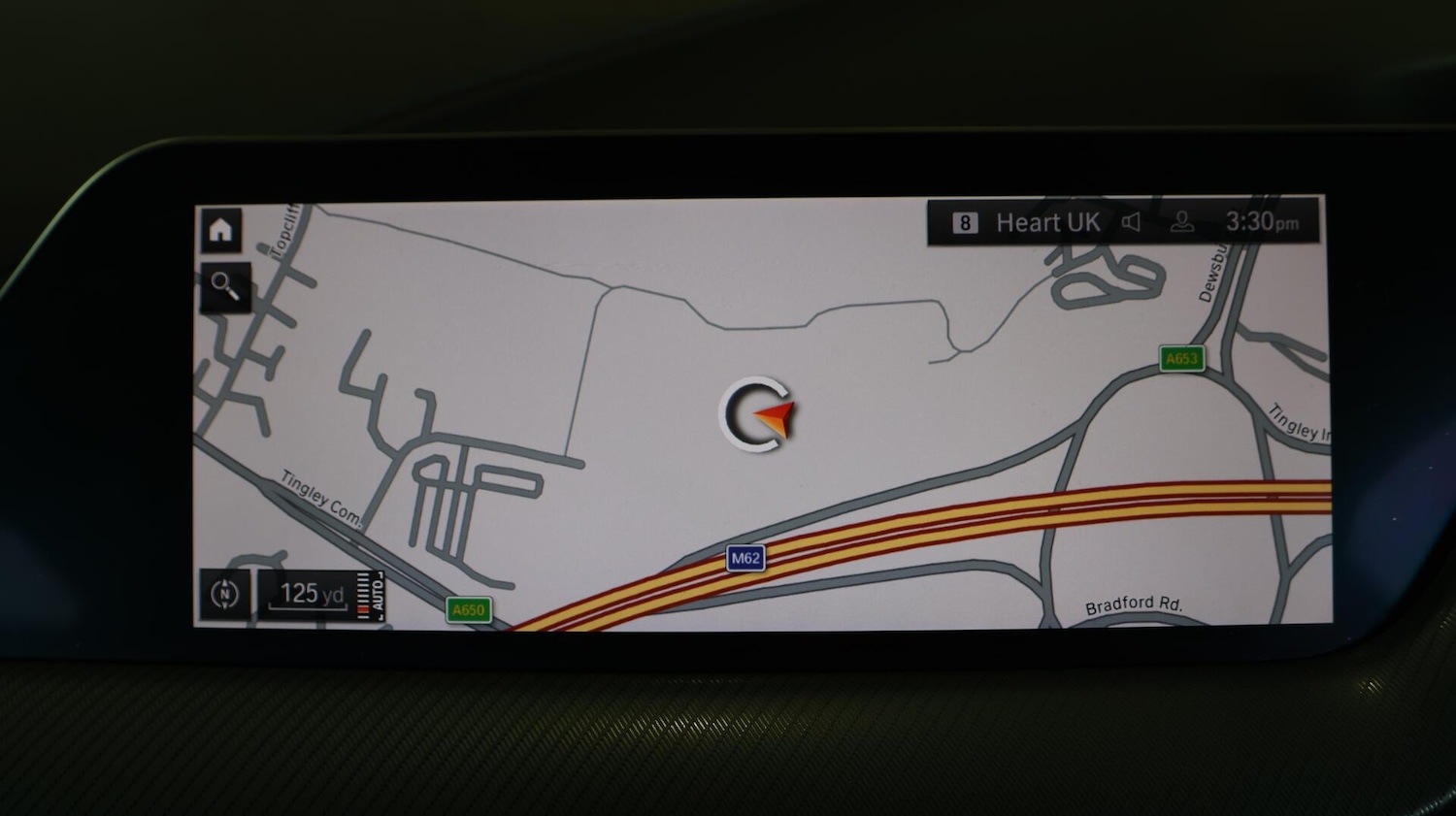1456x816 pixels.
Task: Open the driver profile icon
Action: click(1181, 222)
